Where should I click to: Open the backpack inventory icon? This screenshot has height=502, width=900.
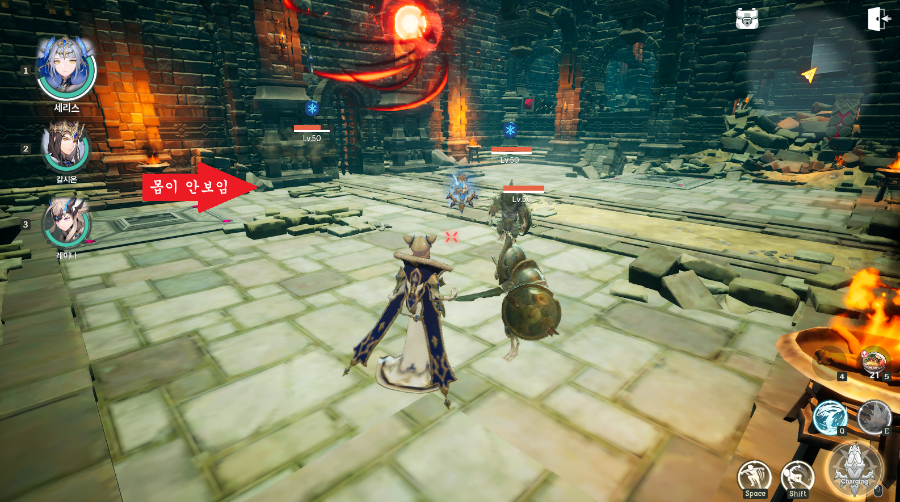[746, 19]
